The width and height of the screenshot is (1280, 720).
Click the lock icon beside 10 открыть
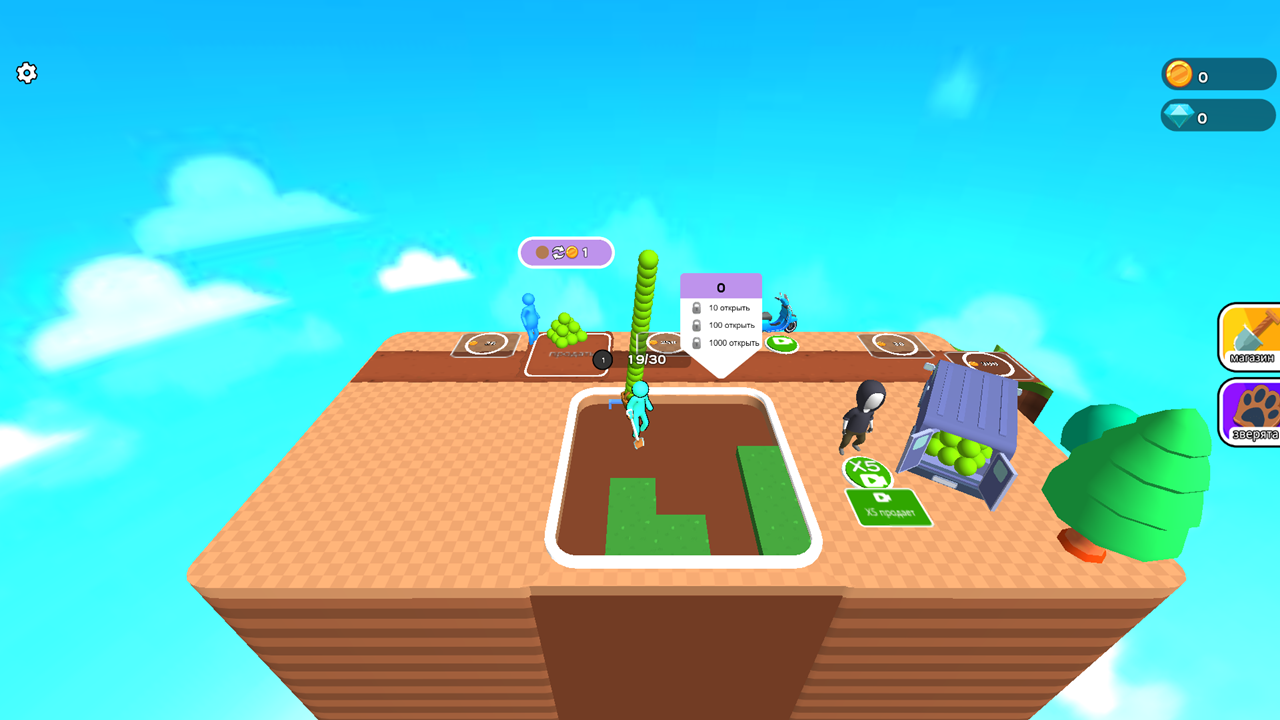[x=695, y=307]
